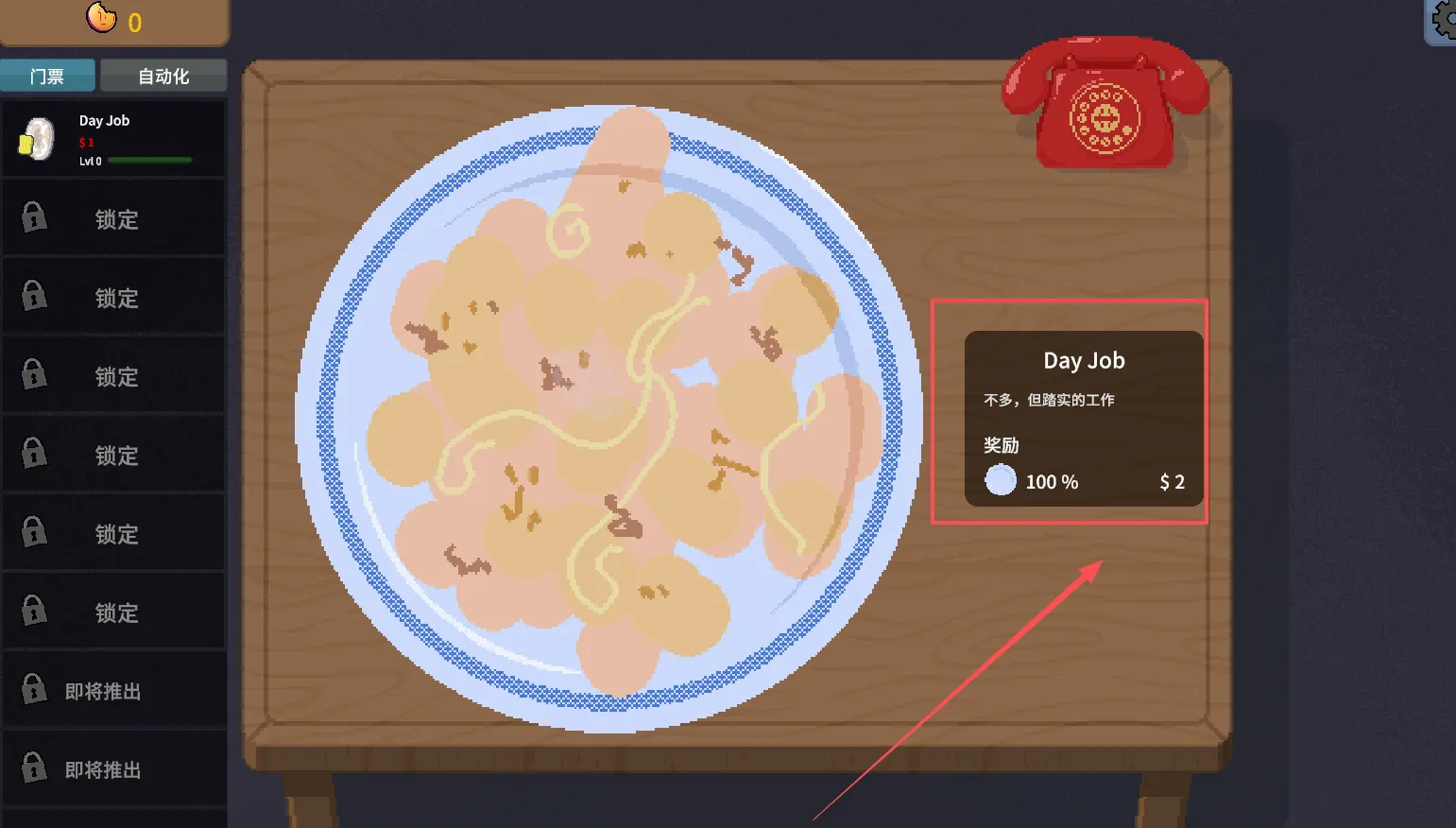Viewport: 1456px width, 828px height.
Task: Switch to the 自动化 tab
Action: click(163, 75)
